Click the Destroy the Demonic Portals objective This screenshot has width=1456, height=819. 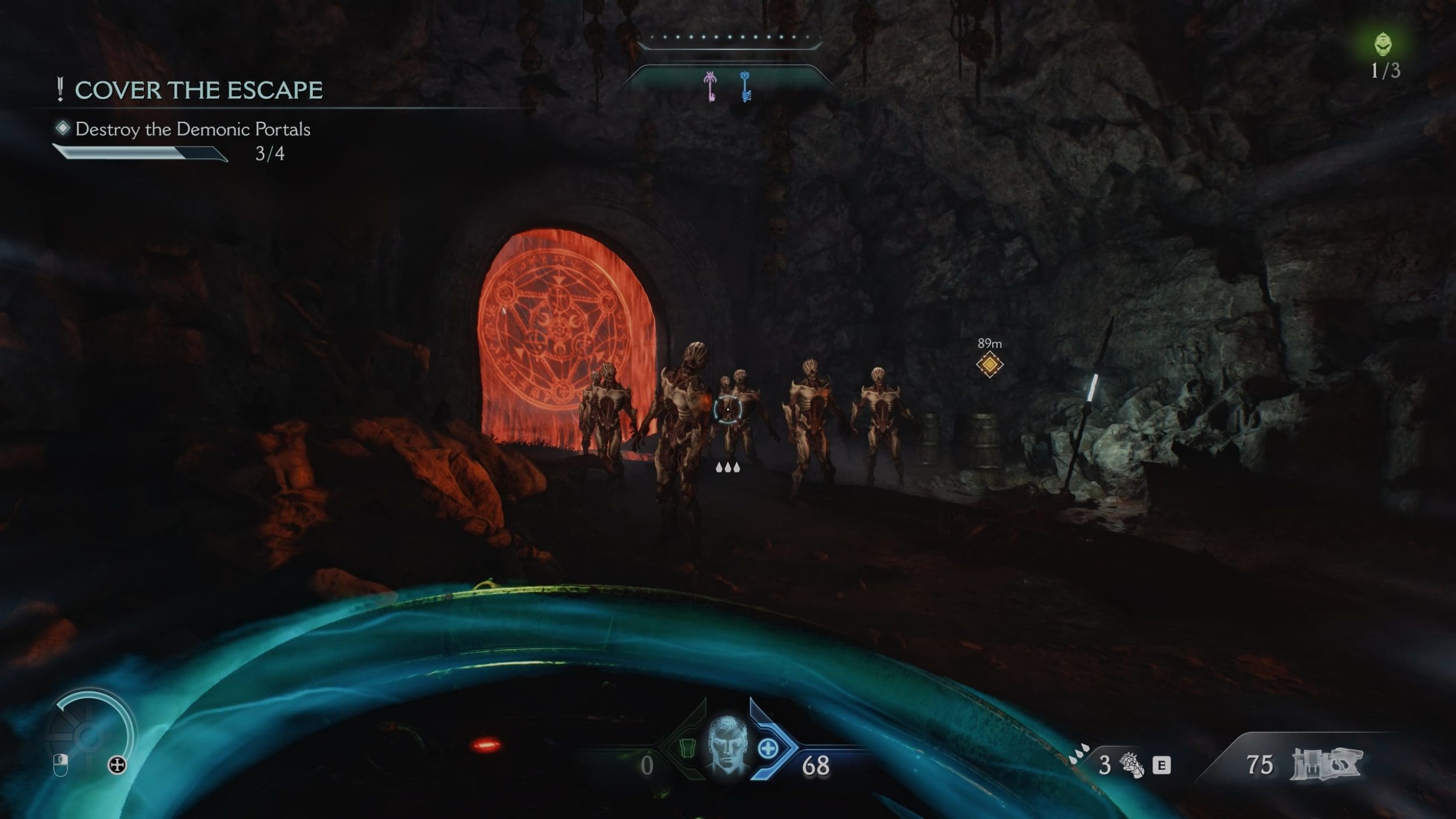pyautogui.click(x=193, y=129)
